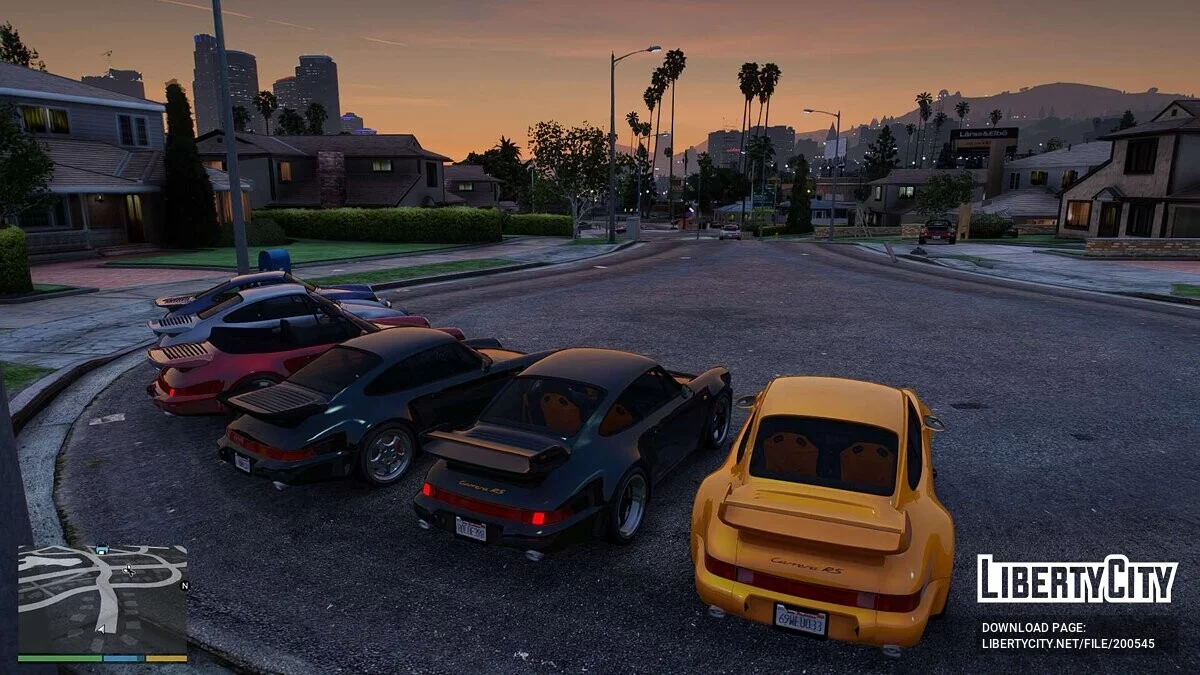Open the LibertyCity logo
Viewport: 1200px width, 675px height.
[1076, 579]
